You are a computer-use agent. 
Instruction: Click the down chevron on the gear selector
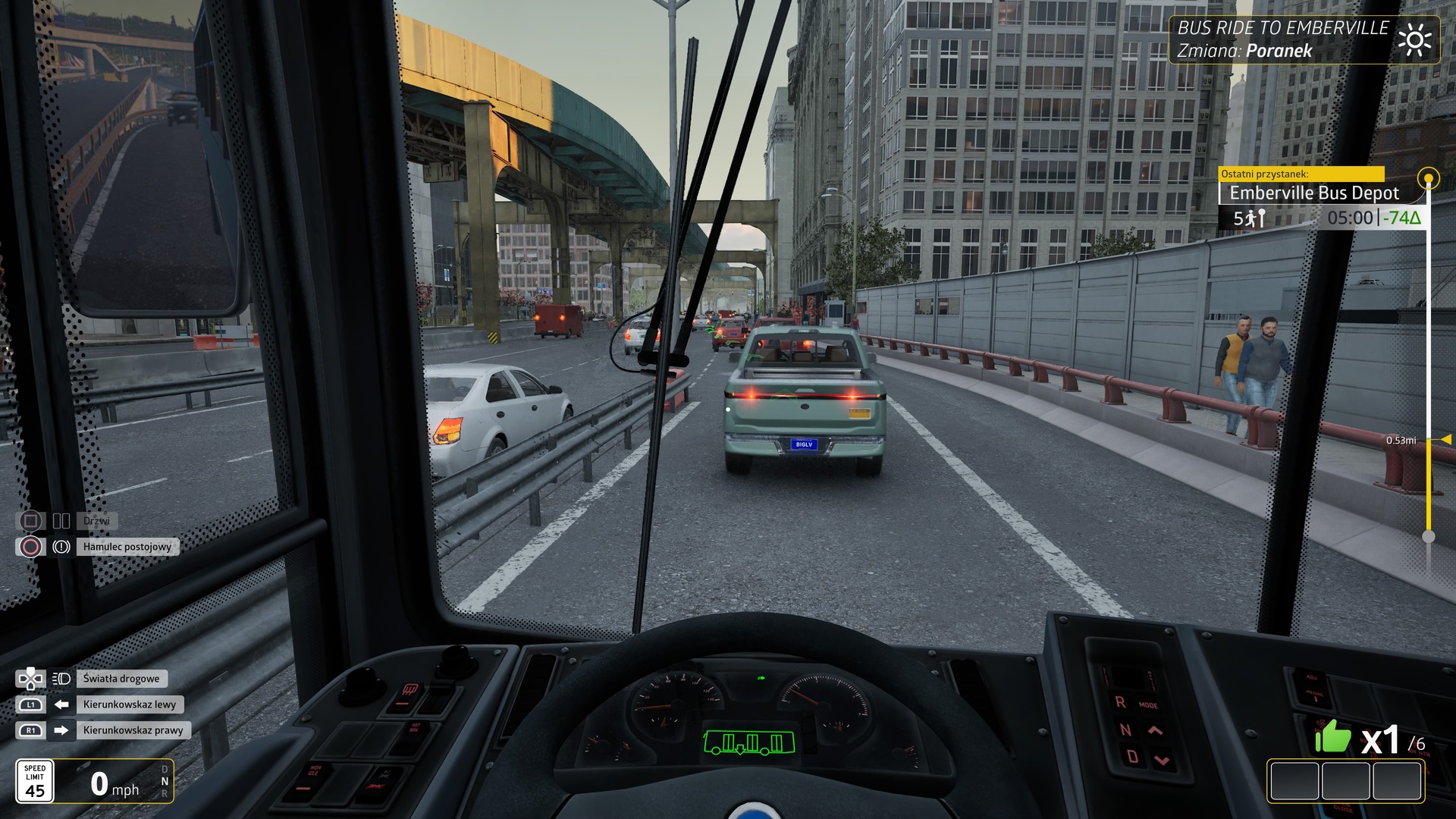[x=1163, y=759]
